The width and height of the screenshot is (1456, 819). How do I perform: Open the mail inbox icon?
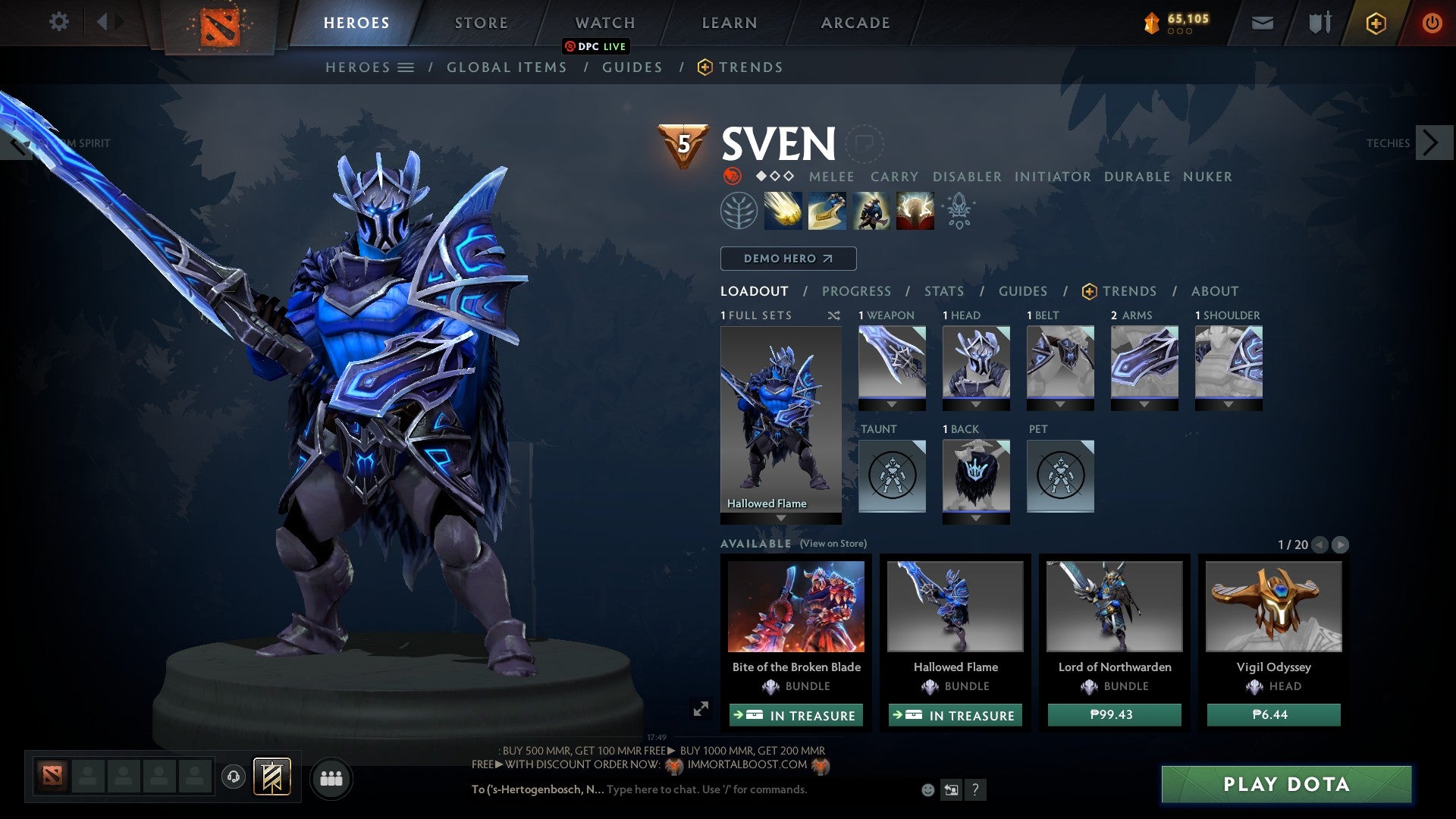[1263, 23]
